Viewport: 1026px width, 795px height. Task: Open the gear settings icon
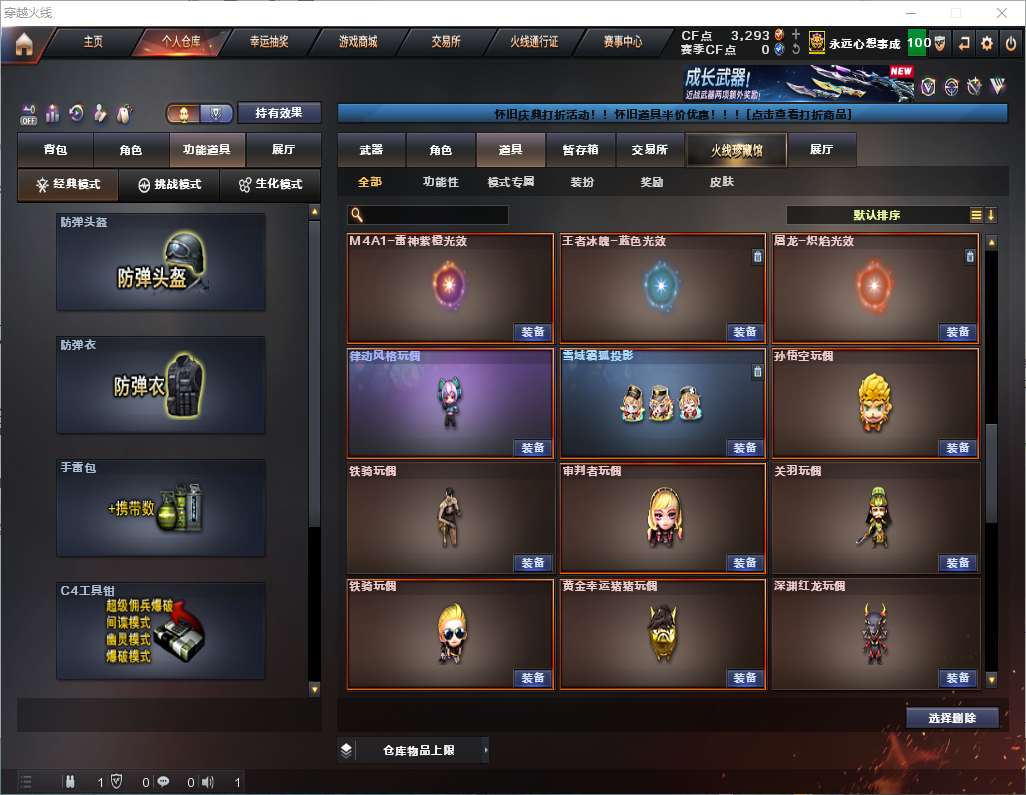[987, 43]
